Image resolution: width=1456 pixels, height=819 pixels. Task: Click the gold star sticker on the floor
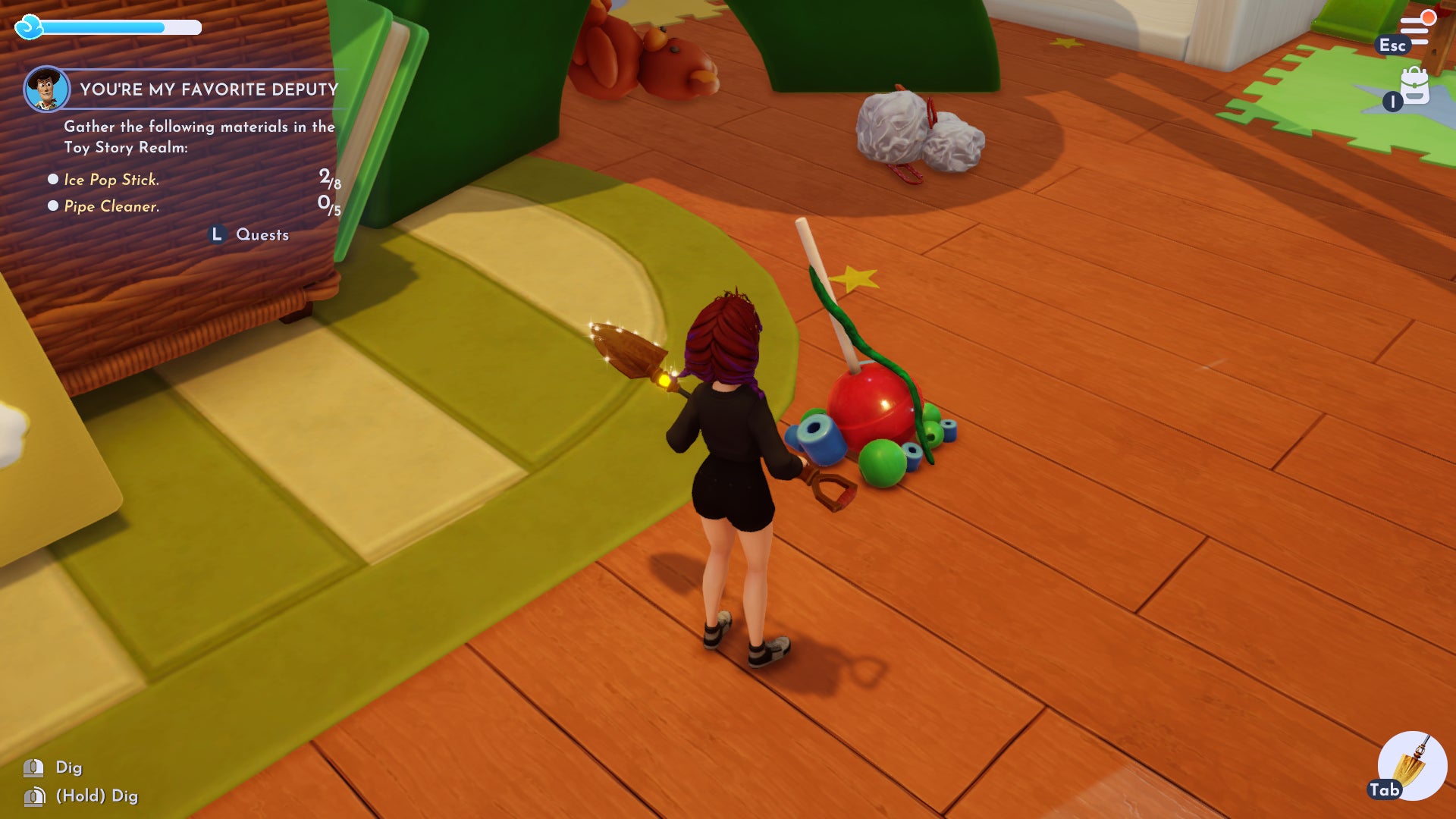[853, 278]
